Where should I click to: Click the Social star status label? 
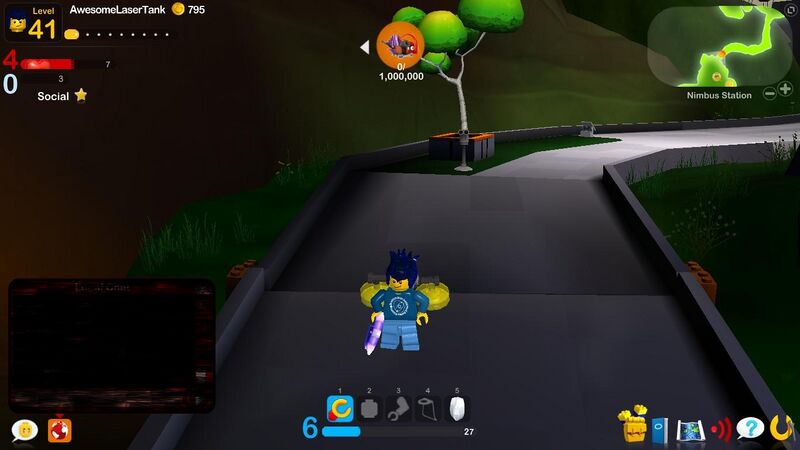62,96
